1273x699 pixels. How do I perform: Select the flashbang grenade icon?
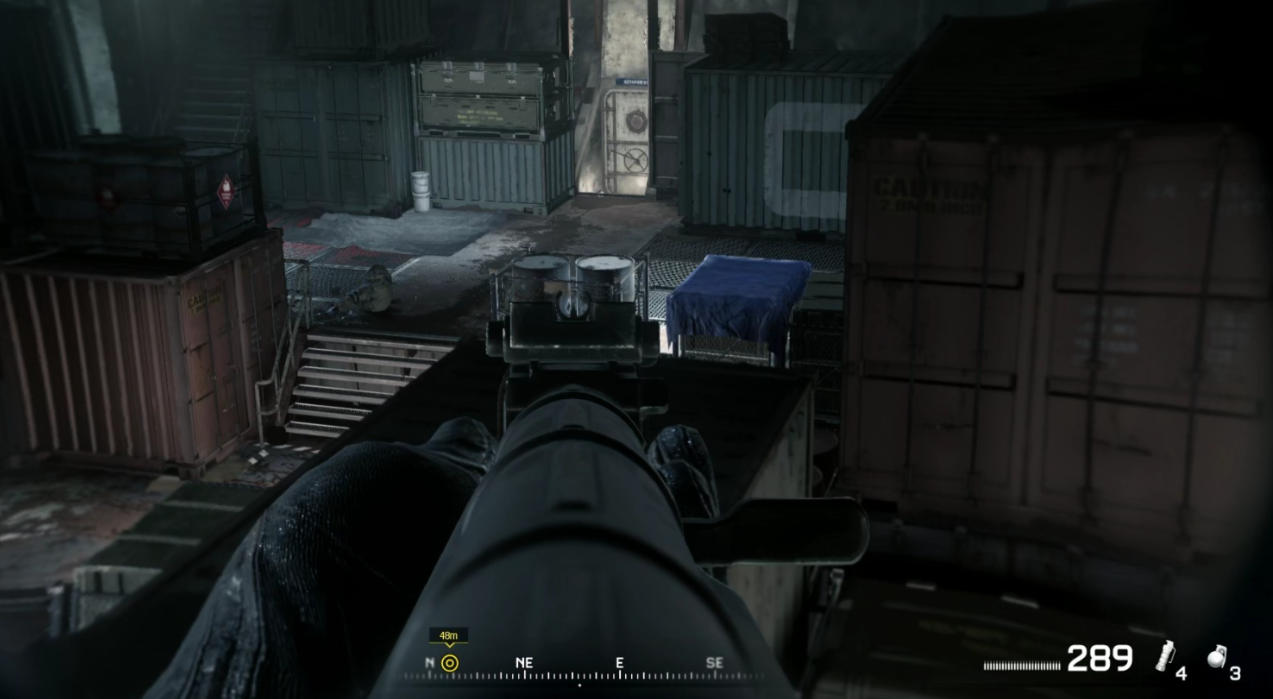[1164, 656]
